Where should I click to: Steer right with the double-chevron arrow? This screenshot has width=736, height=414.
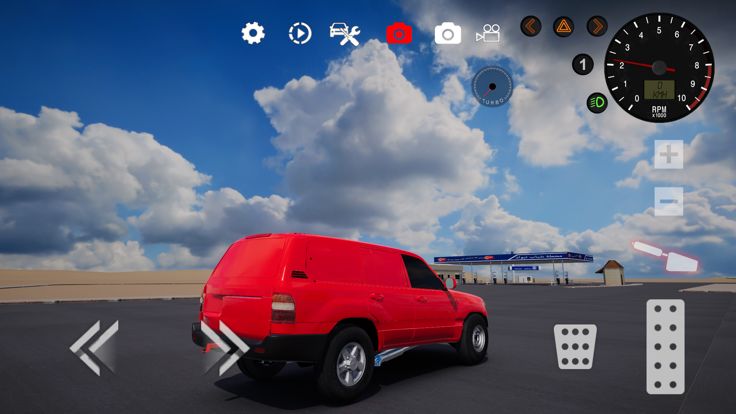[225, 347]
